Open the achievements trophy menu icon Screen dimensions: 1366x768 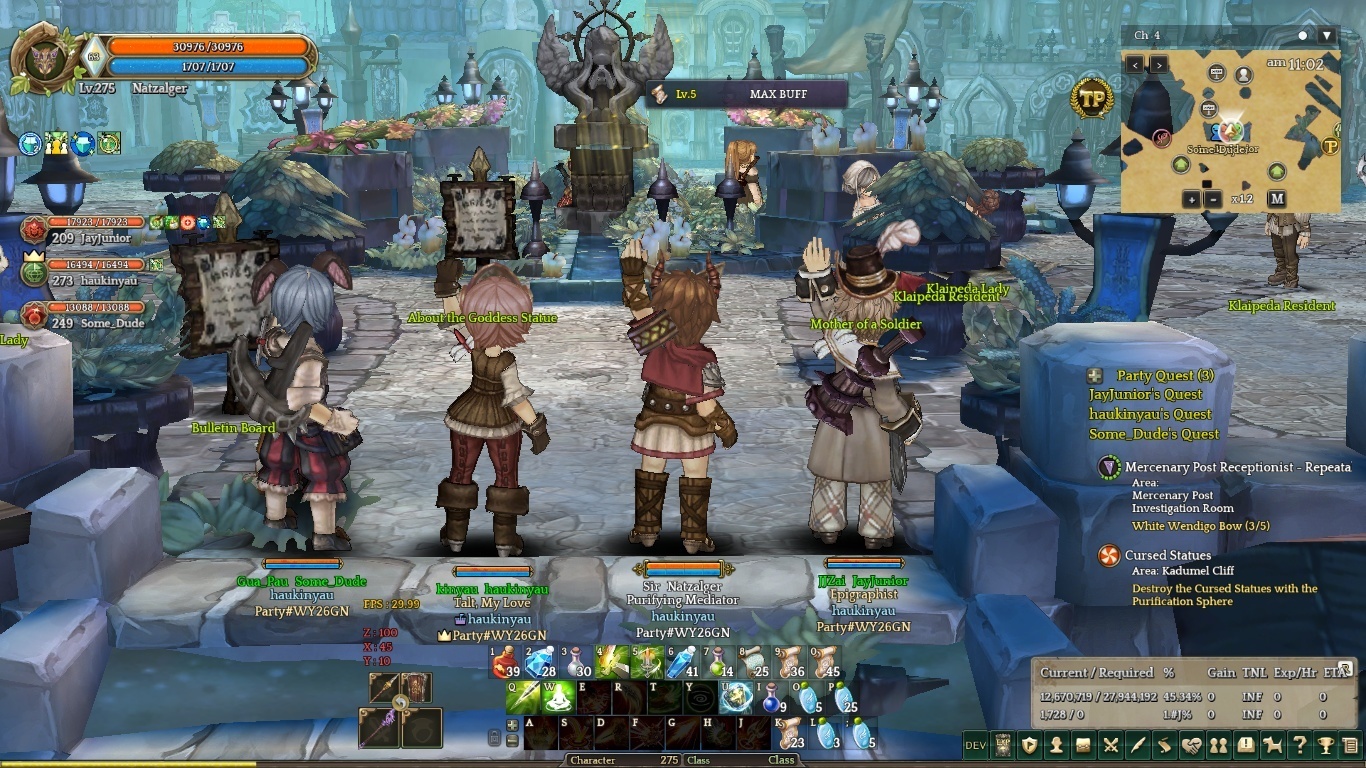click(1326, 744)
